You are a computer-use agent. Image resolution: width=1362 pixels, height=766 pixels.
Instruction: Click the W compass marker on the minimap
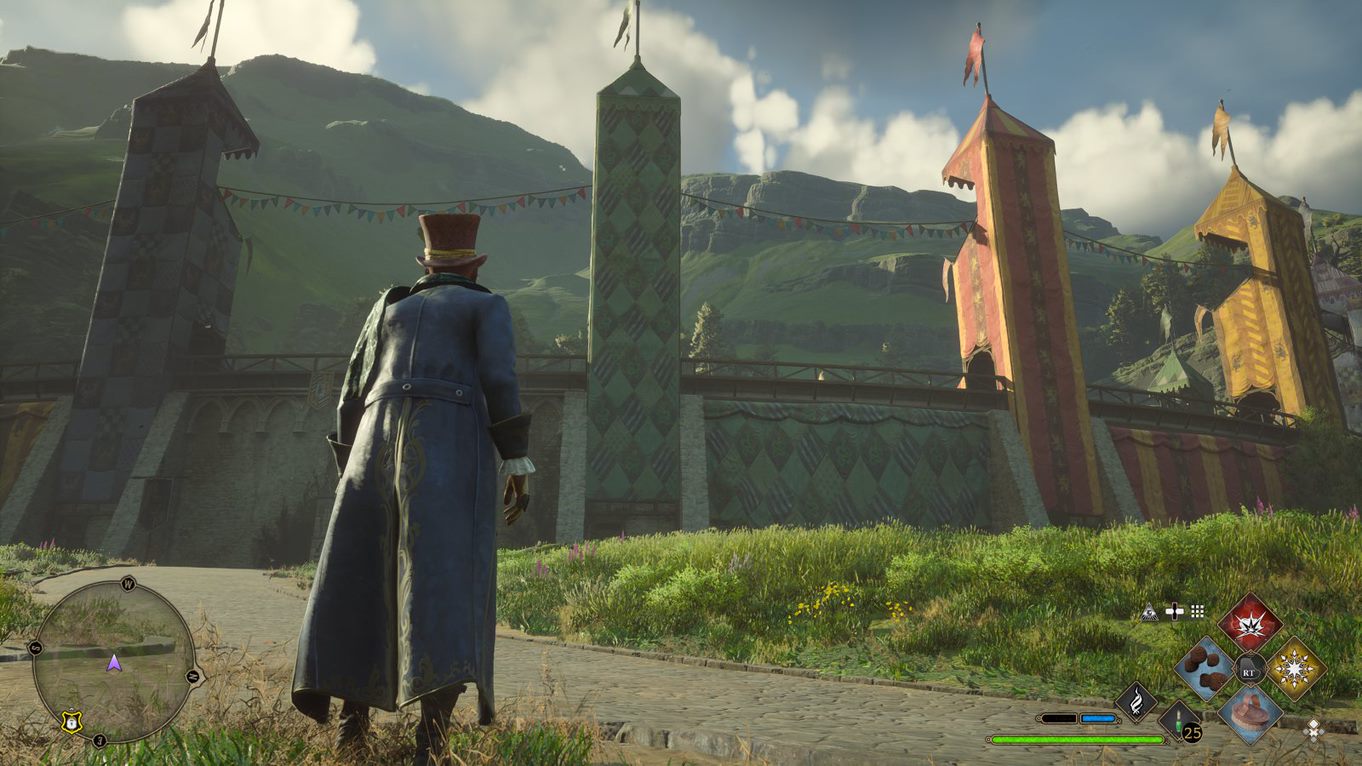point(126,584)
